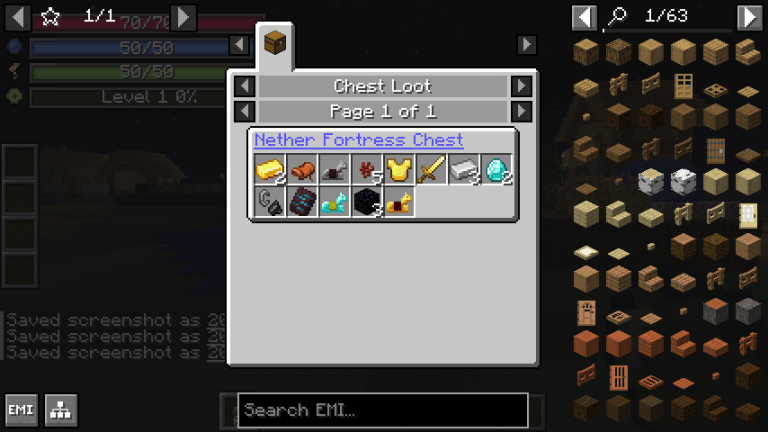
Task: Select the gold ingot loot slot
Action: point(270,170)
